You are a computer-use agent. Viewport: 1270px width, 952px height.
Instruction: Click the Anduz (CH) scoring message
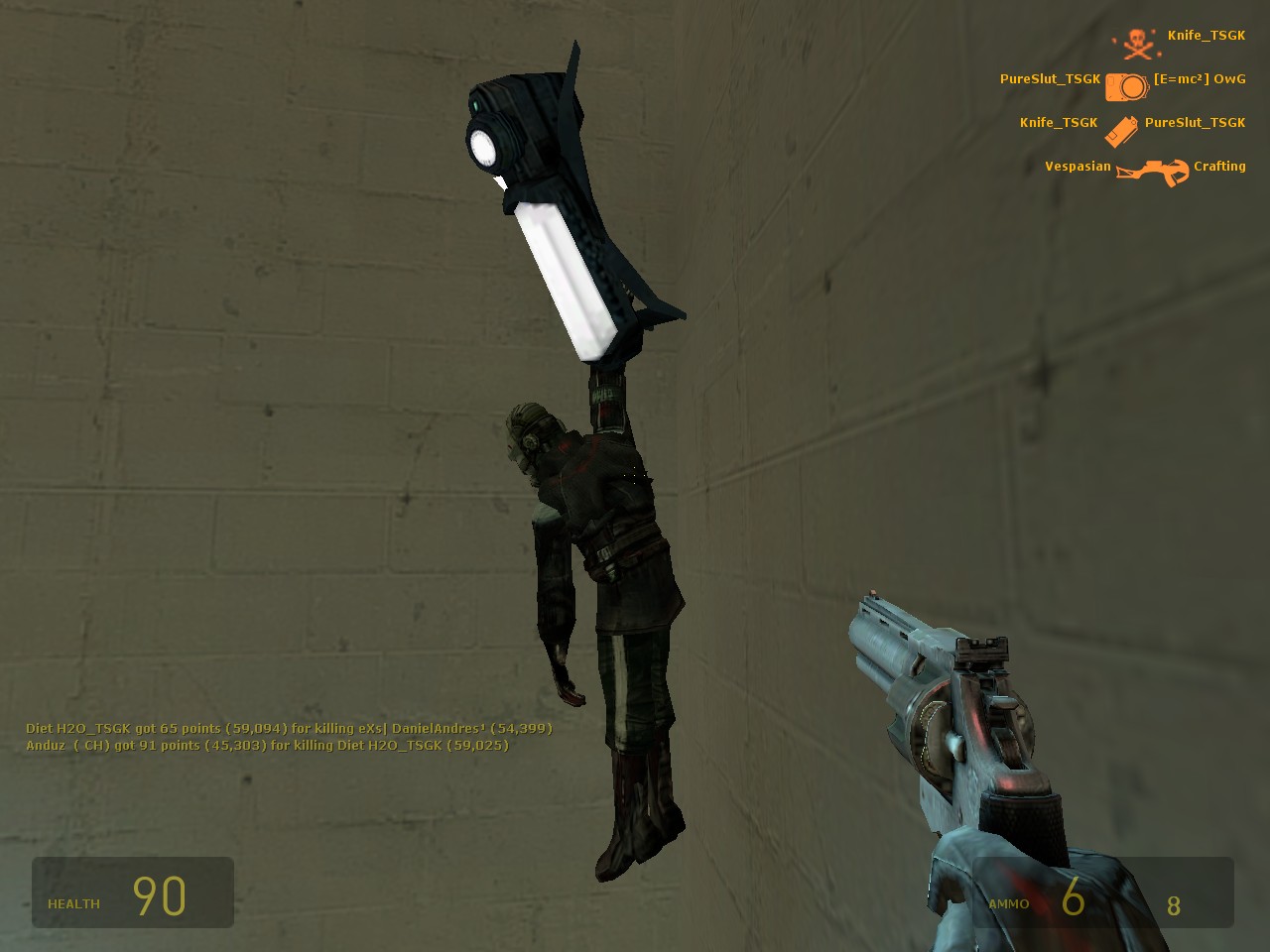pyautogui.click(x=266, y=745)
